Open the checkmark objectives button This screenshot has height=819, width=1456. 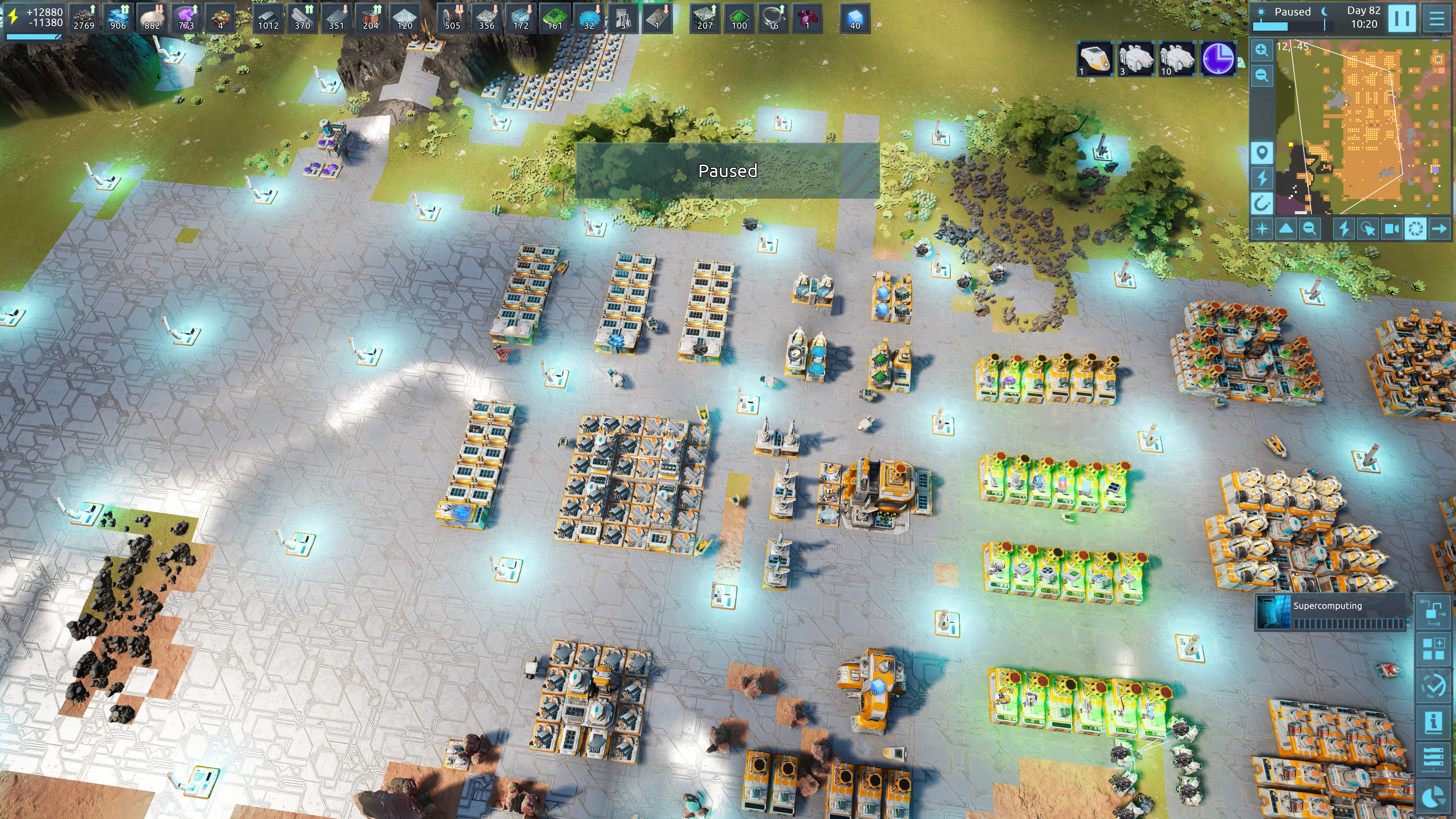[x=1433, y=686]
